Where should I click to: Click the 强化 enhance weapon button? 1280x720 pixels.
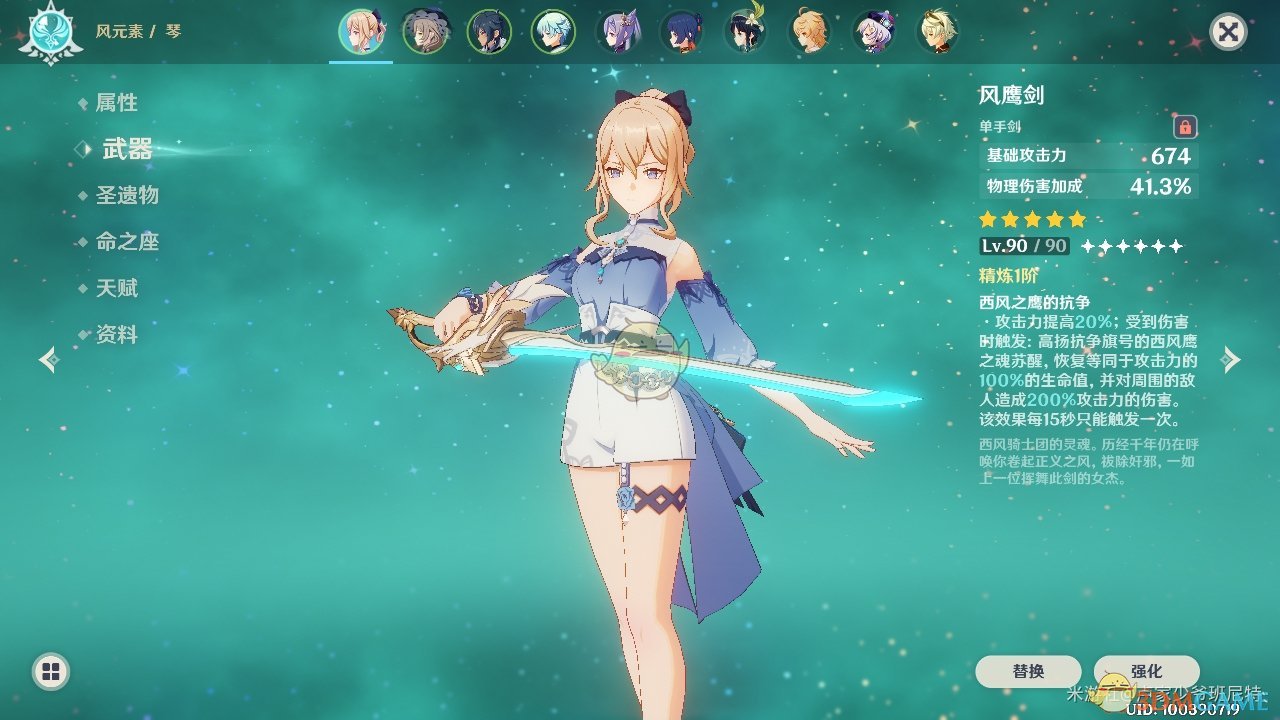point(1146,672)
